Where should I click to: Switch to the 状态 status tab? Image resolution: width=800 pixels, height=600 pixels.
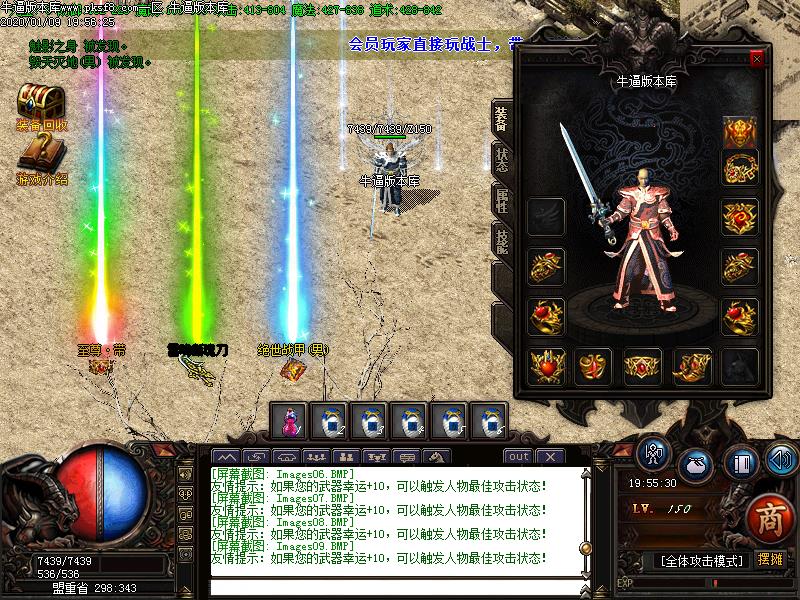click(x=502, y=159)
